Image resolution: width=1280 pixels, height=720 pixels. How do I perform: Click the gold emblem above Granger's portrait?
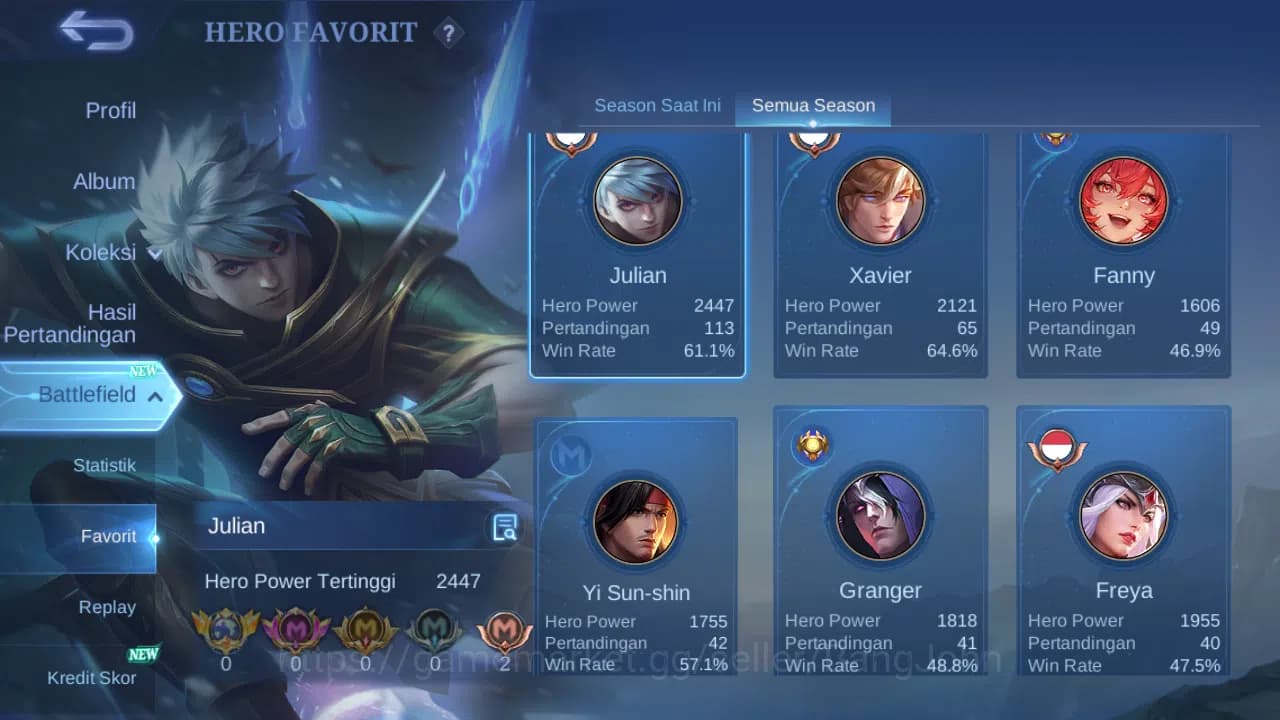click(x=812, y=444)
